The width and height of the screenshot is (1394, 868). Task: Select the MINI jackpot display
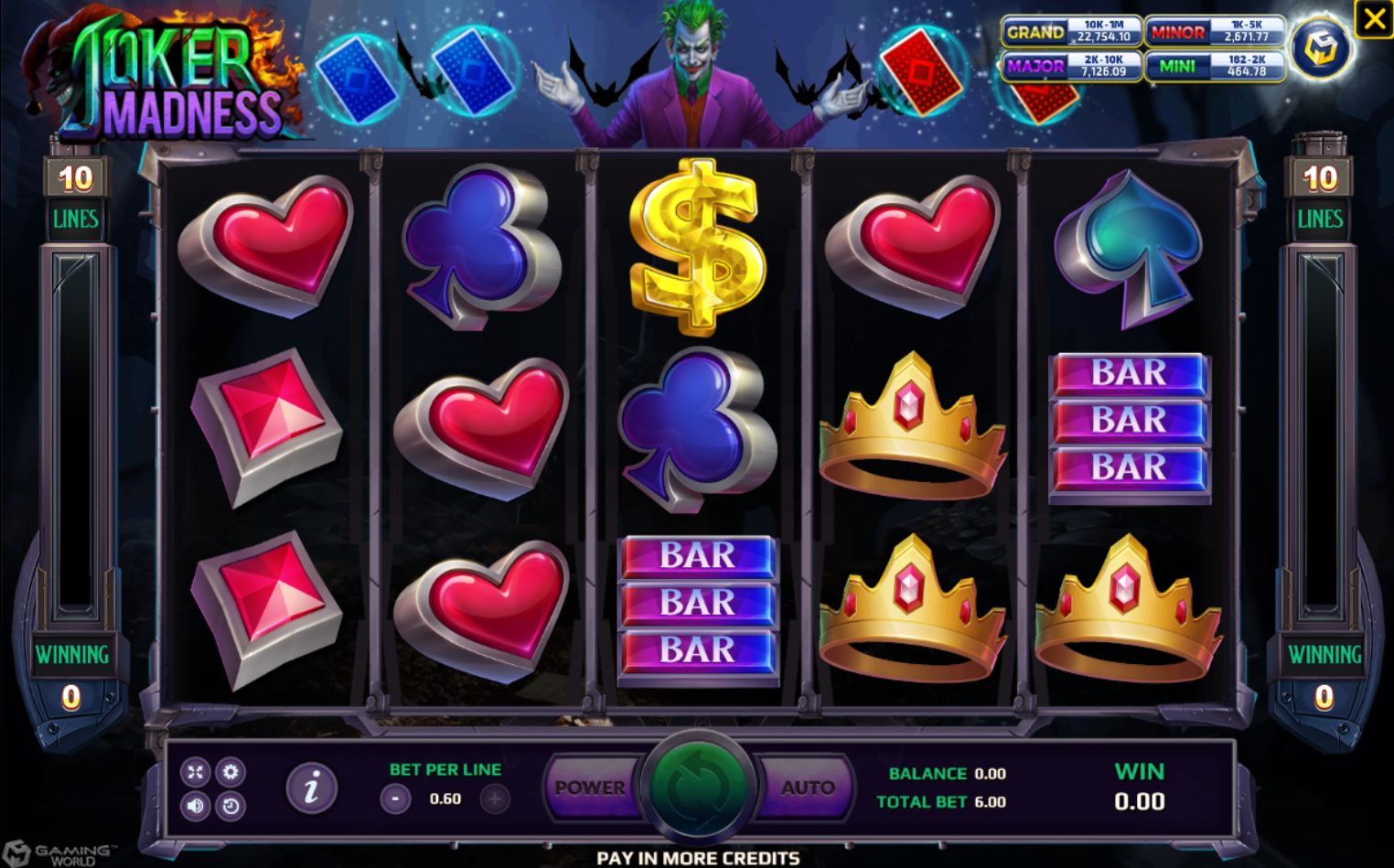tap(1215, 69)
